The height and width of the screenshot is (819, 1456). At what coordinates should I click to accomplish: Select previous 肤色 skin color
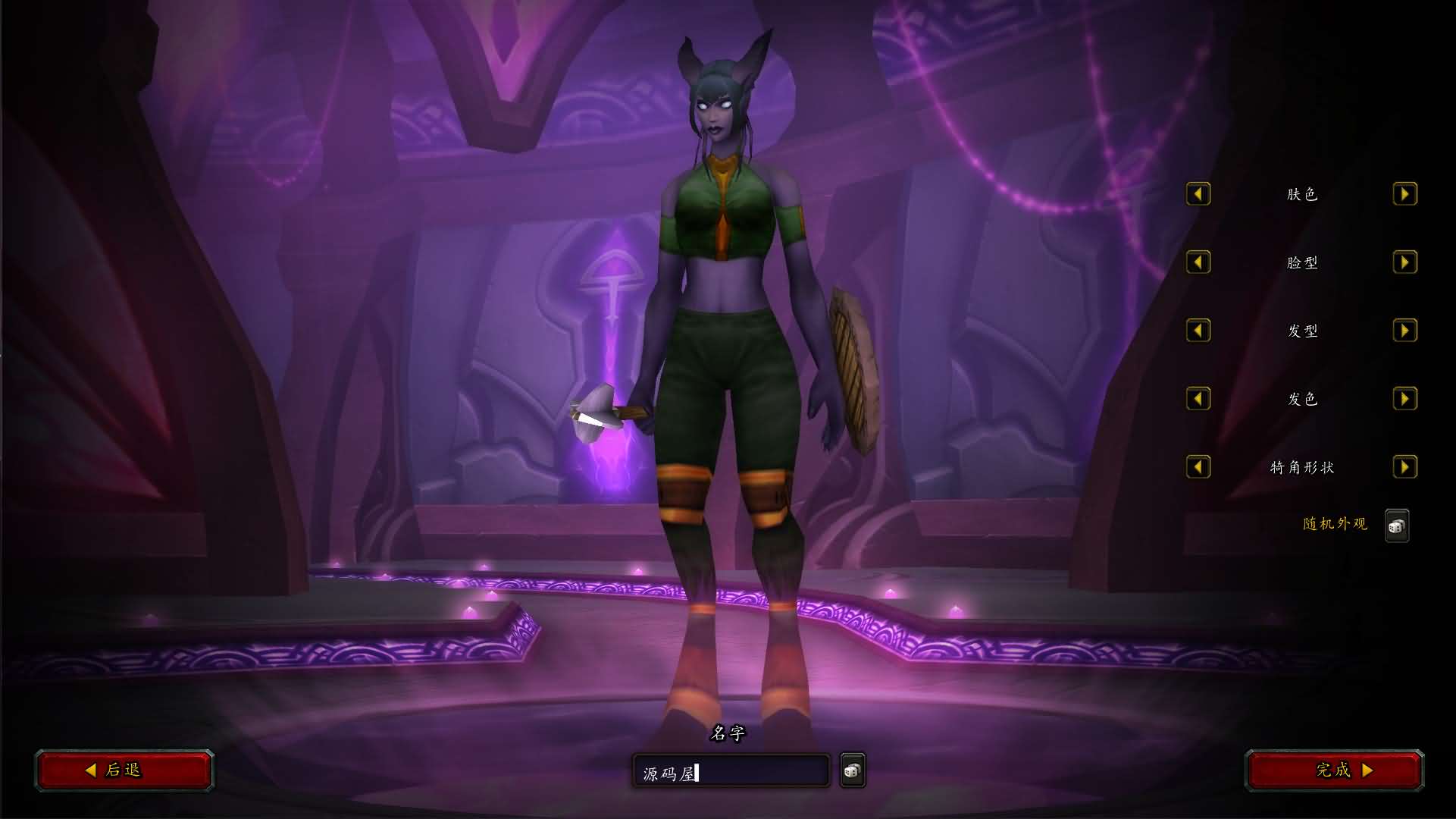click(1198, 194)
